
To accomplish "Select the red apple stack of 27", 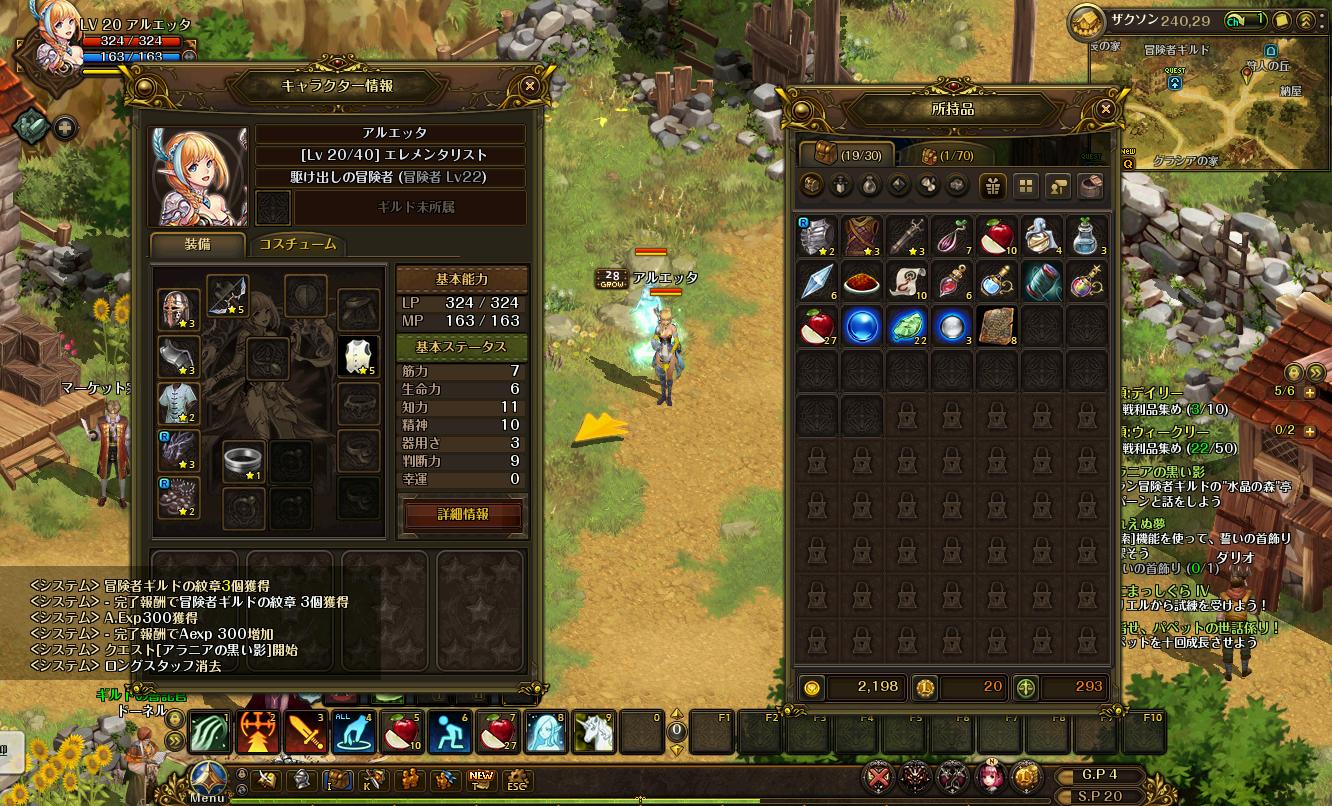I will point(816,326).
